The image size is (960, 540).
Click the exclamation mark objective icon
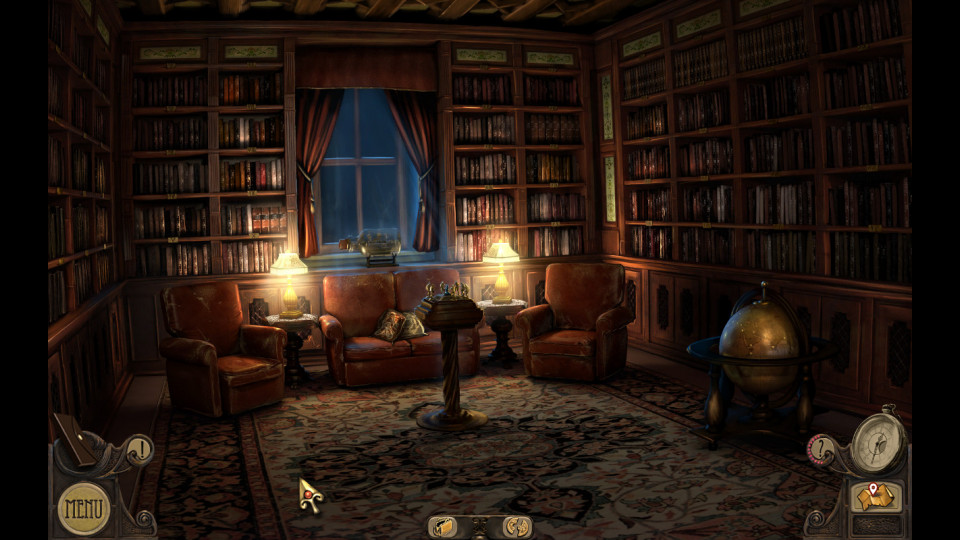tap(141, 449)
